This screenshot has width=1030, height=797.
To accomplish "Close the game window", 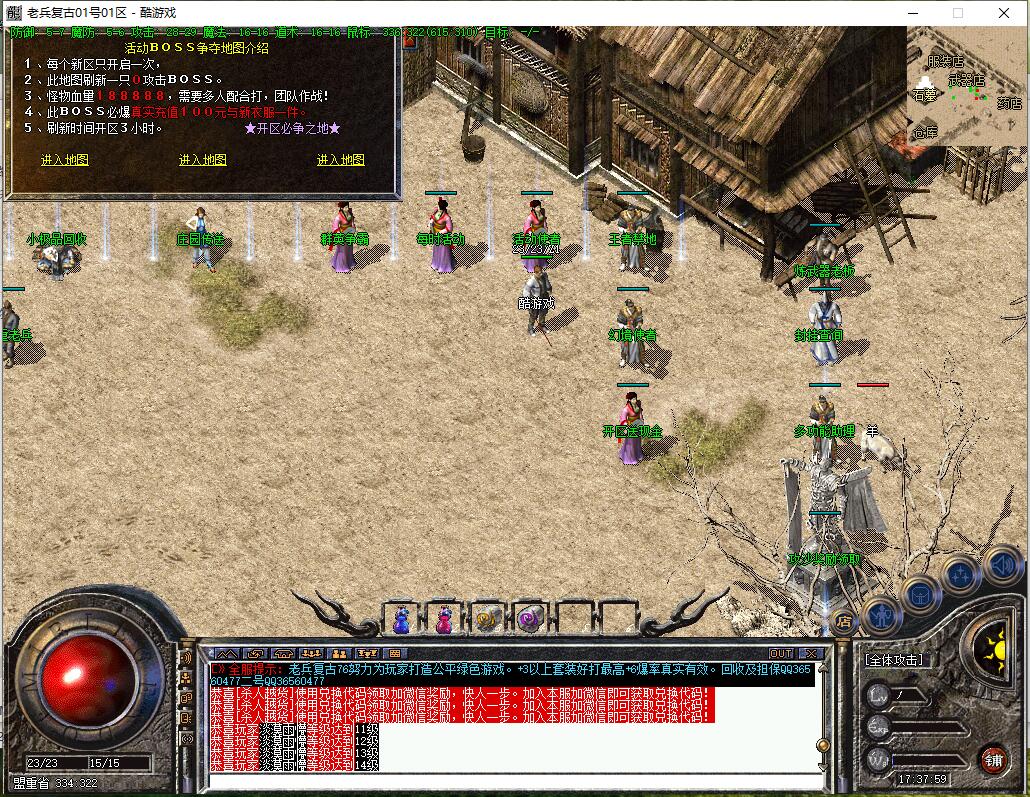I will (1003, 13).
